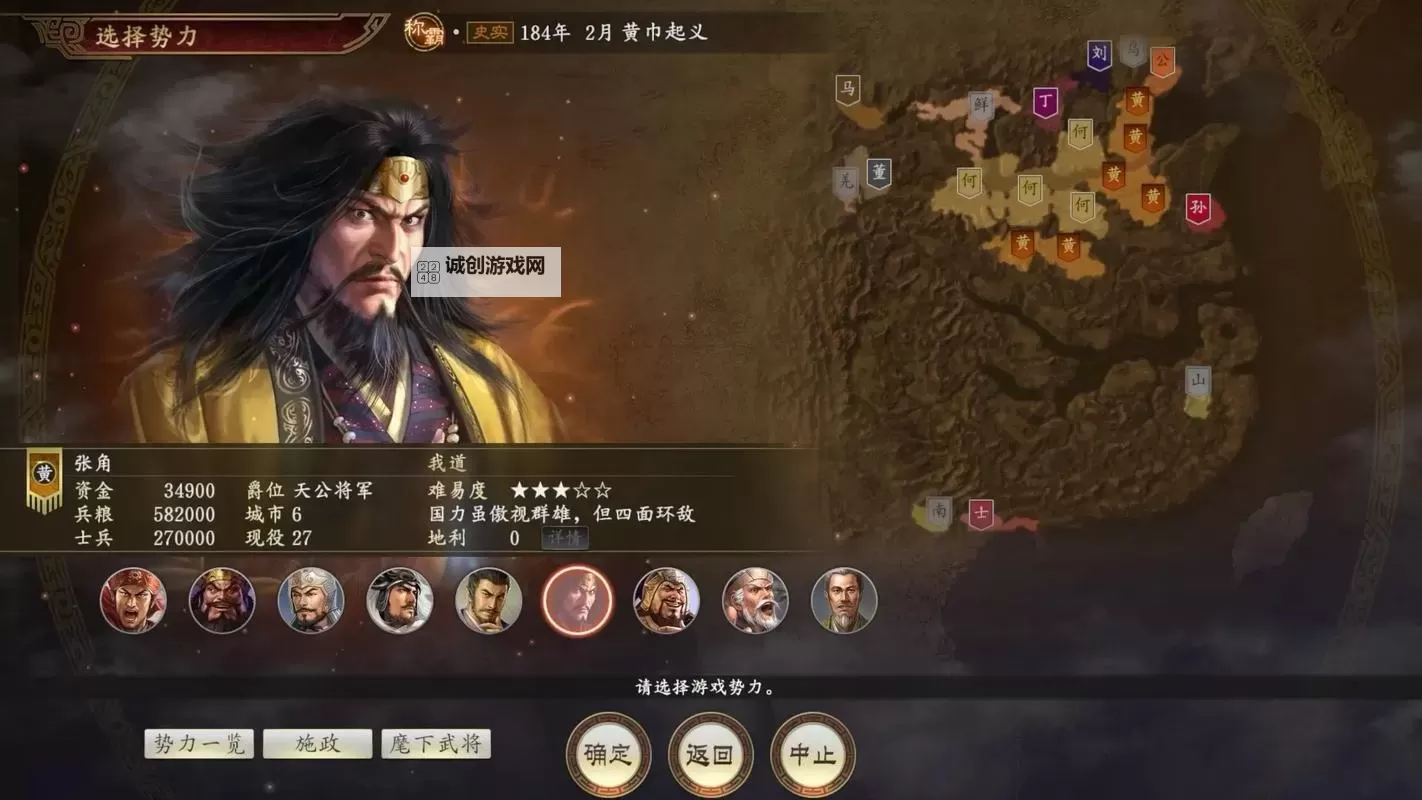Select the leftmost shouting red-turban leader portrait
The width and height of the screenshot is (1422, 800).
[x=133, y=600]
